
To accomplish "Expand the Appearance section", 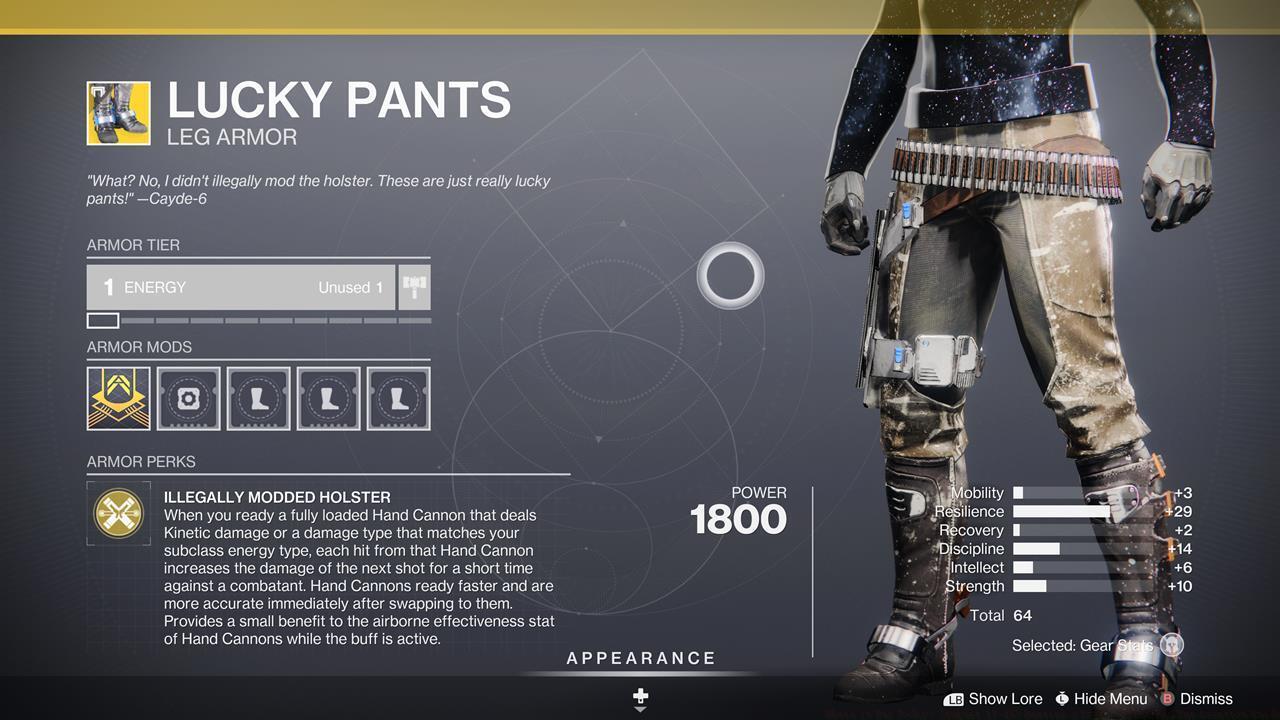I will click(641, 658).
